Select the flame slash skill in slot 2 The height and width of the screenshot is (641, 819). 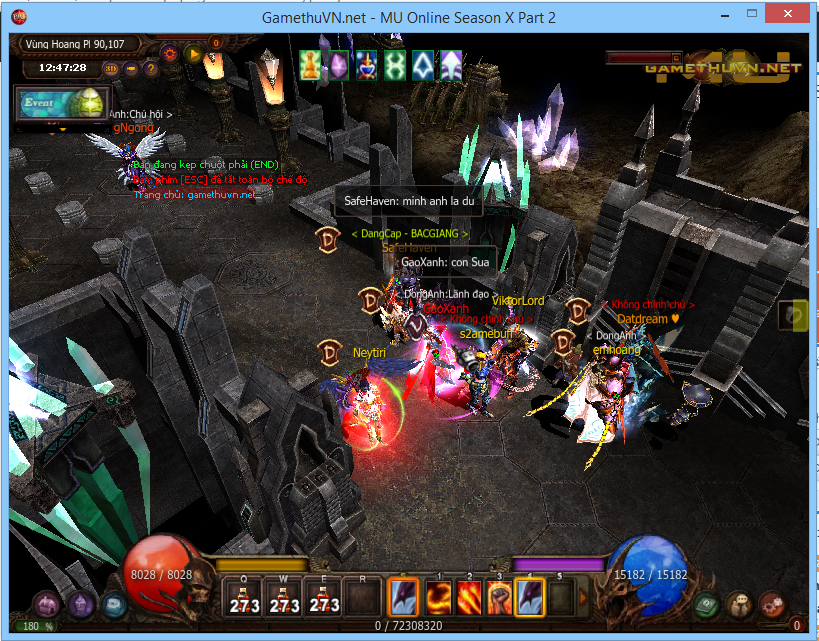pyautogui.click(x=470, y=598)
